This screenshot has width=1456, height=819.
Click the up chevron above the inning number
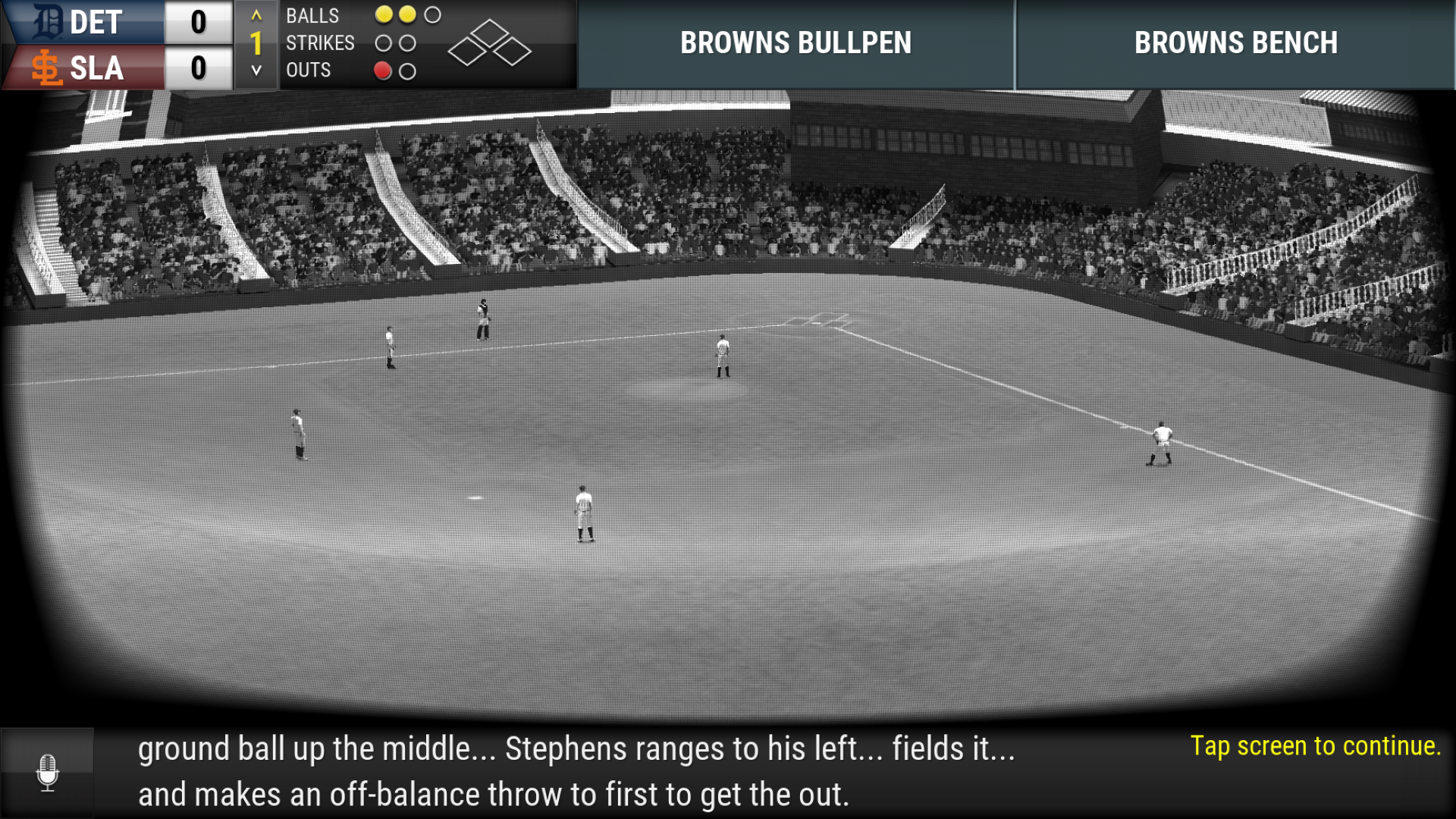[256, 16]
